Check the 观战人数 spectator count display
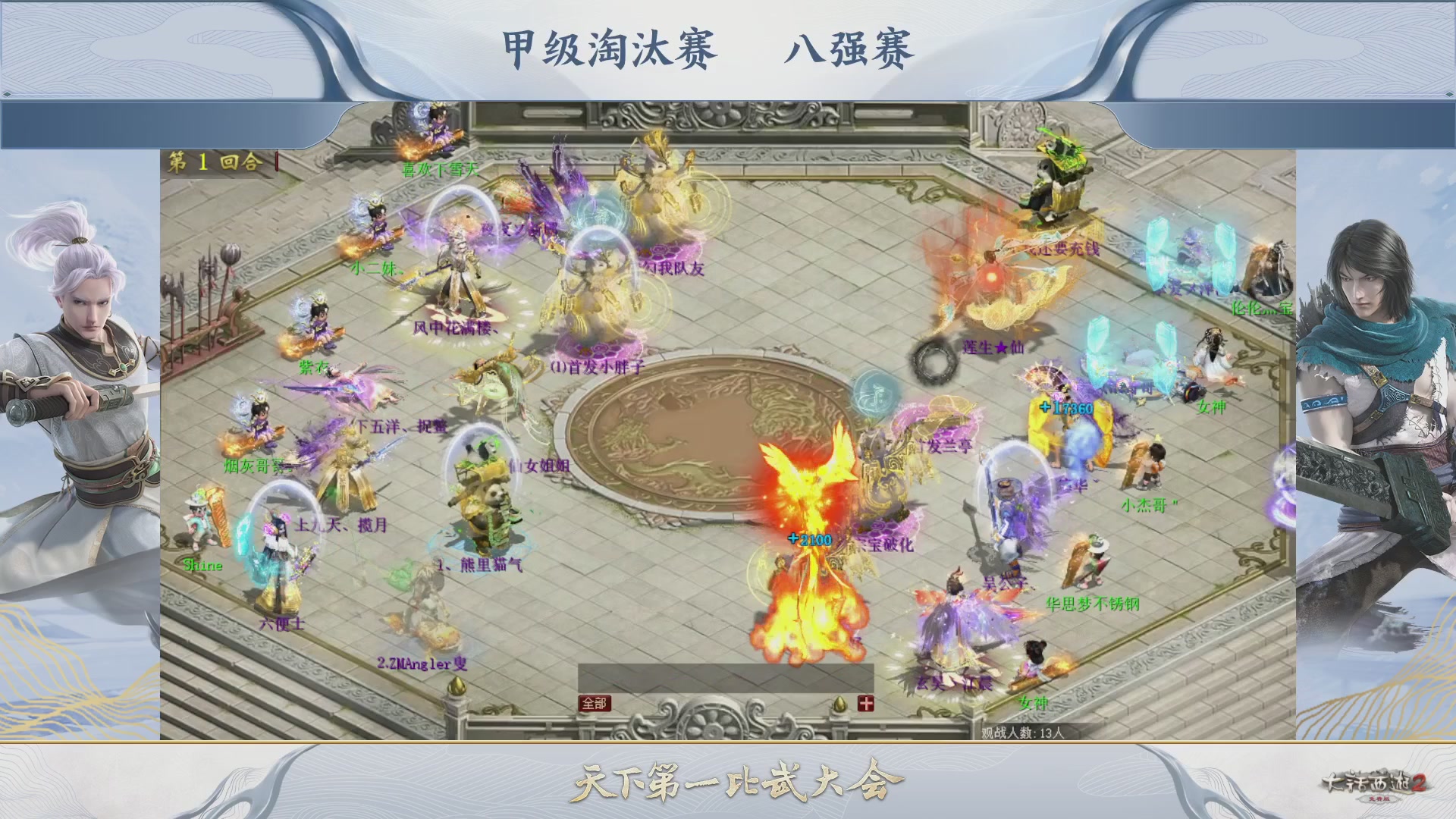Screen dimensions: 1456x819 (x=1024, y=733)
